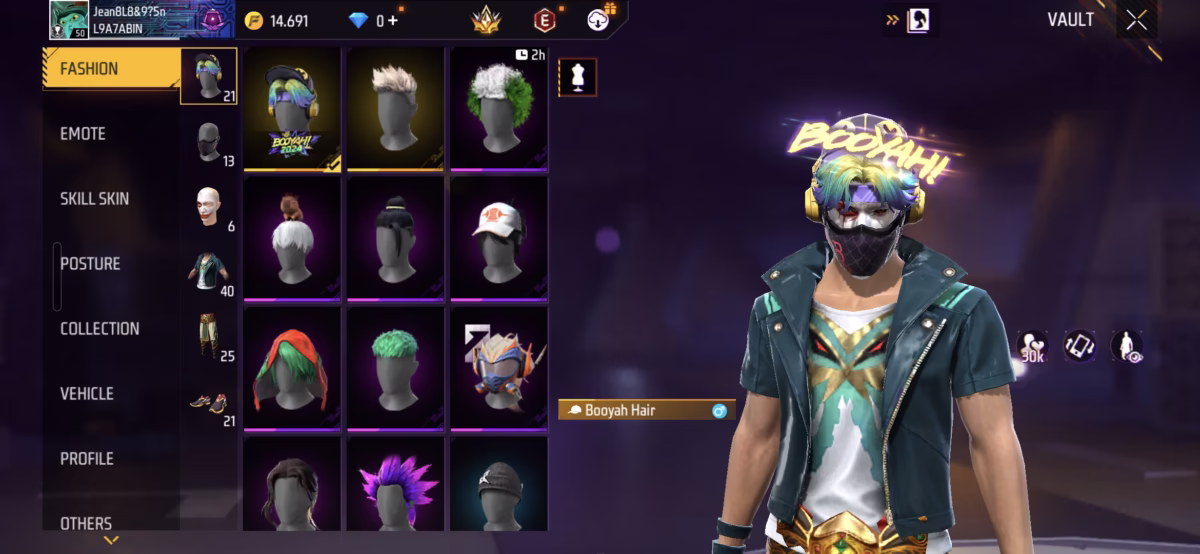
Task: Choose the orange hood green hair item
Action: tap(292, 368)
